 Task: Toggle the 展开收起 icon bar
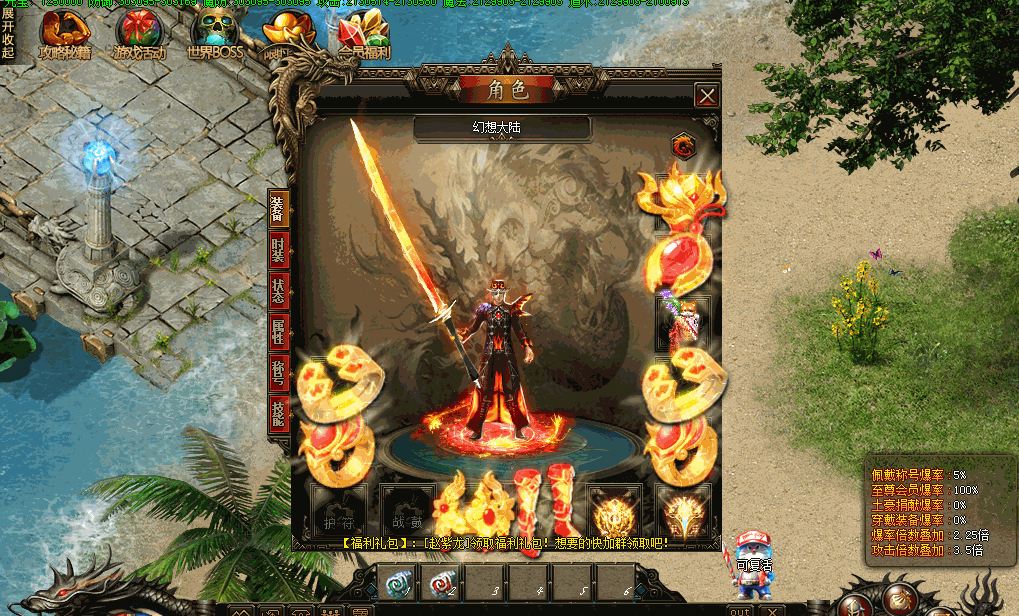coord(8,34)
